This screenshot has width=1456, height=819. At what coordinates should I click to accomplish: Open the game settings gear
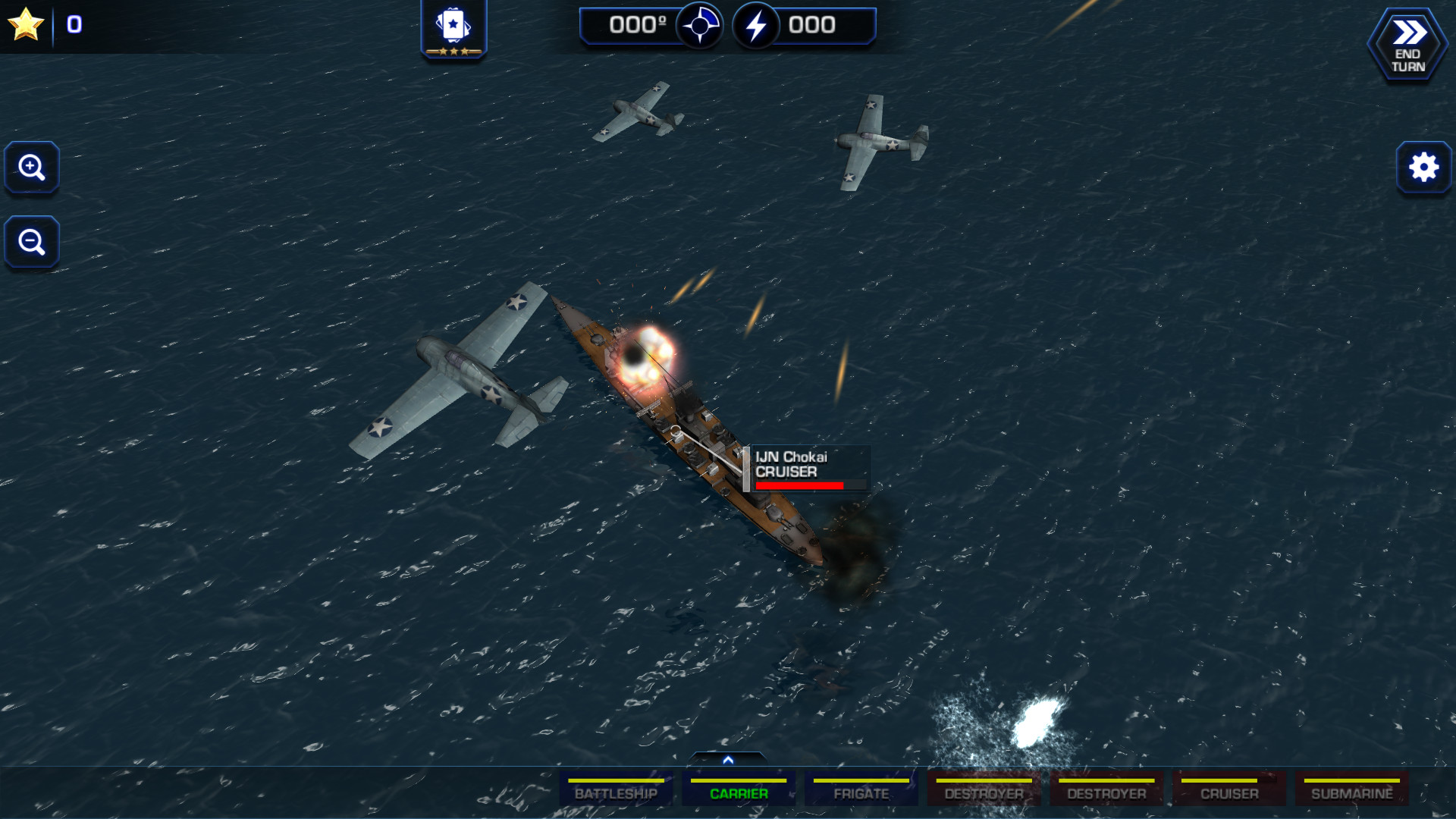click(1423, 168)
